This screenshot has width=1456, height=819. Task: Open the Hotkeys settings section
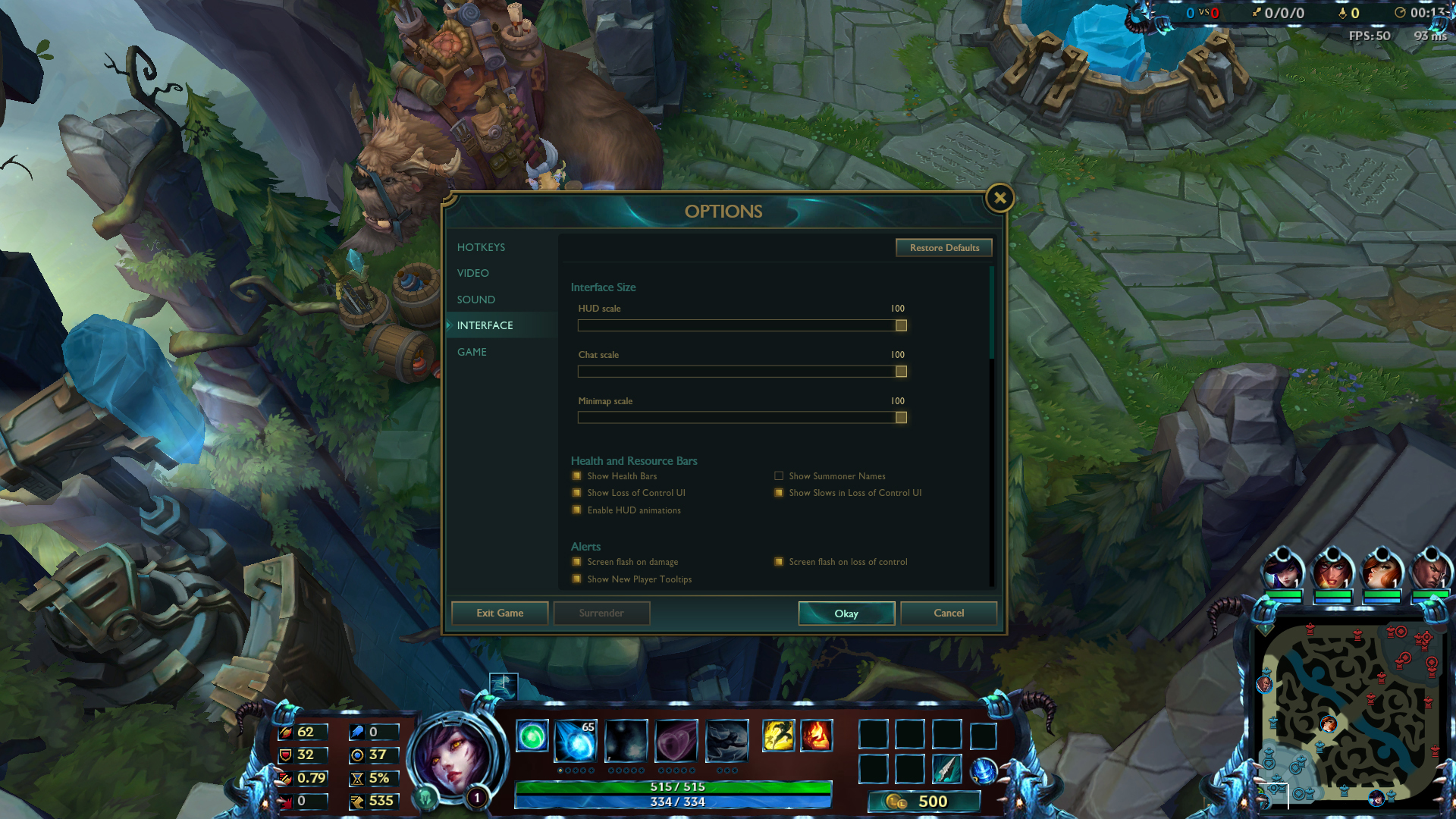(x=481, y=247)
